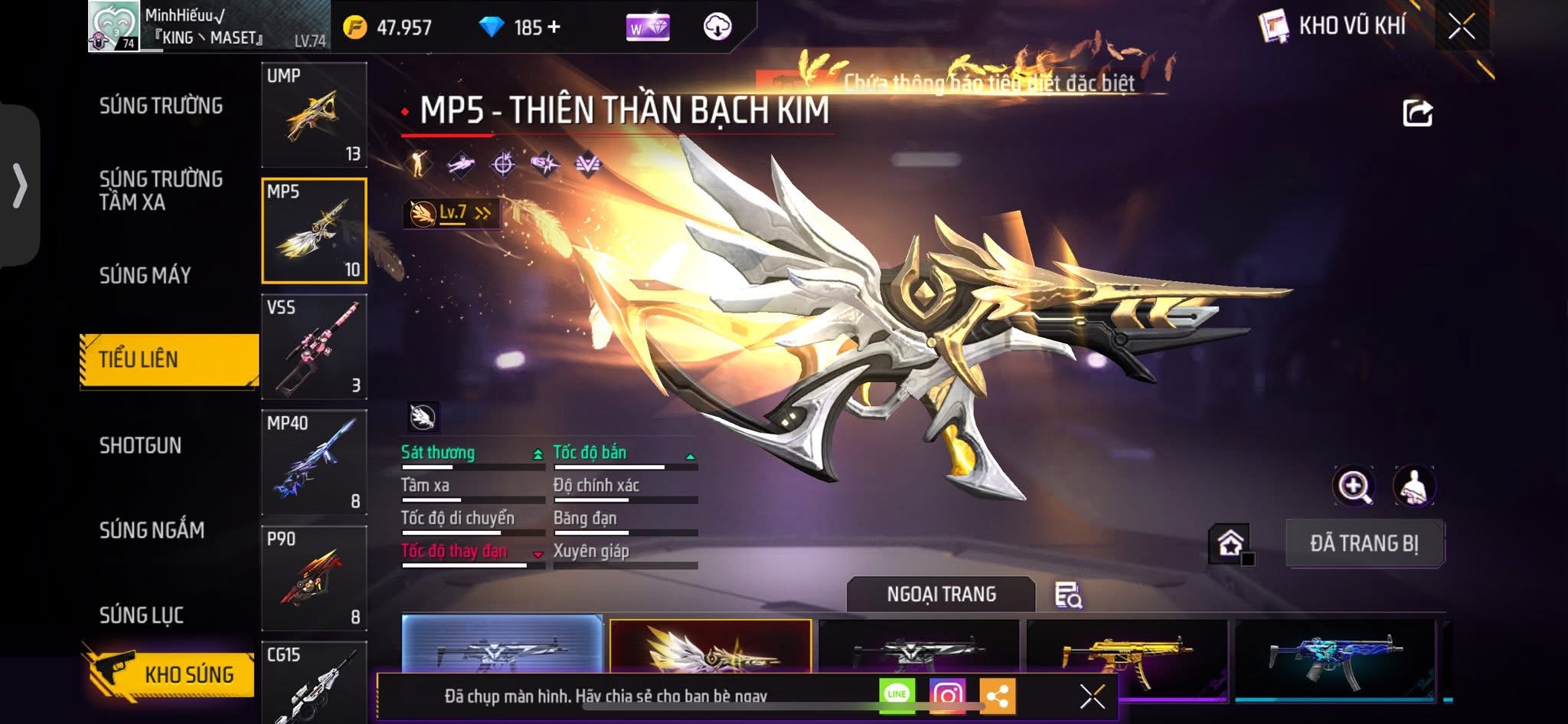Screen dimensions: 1568x724
Task: Select the UMP weapon tile
Action: pos(314,115)
